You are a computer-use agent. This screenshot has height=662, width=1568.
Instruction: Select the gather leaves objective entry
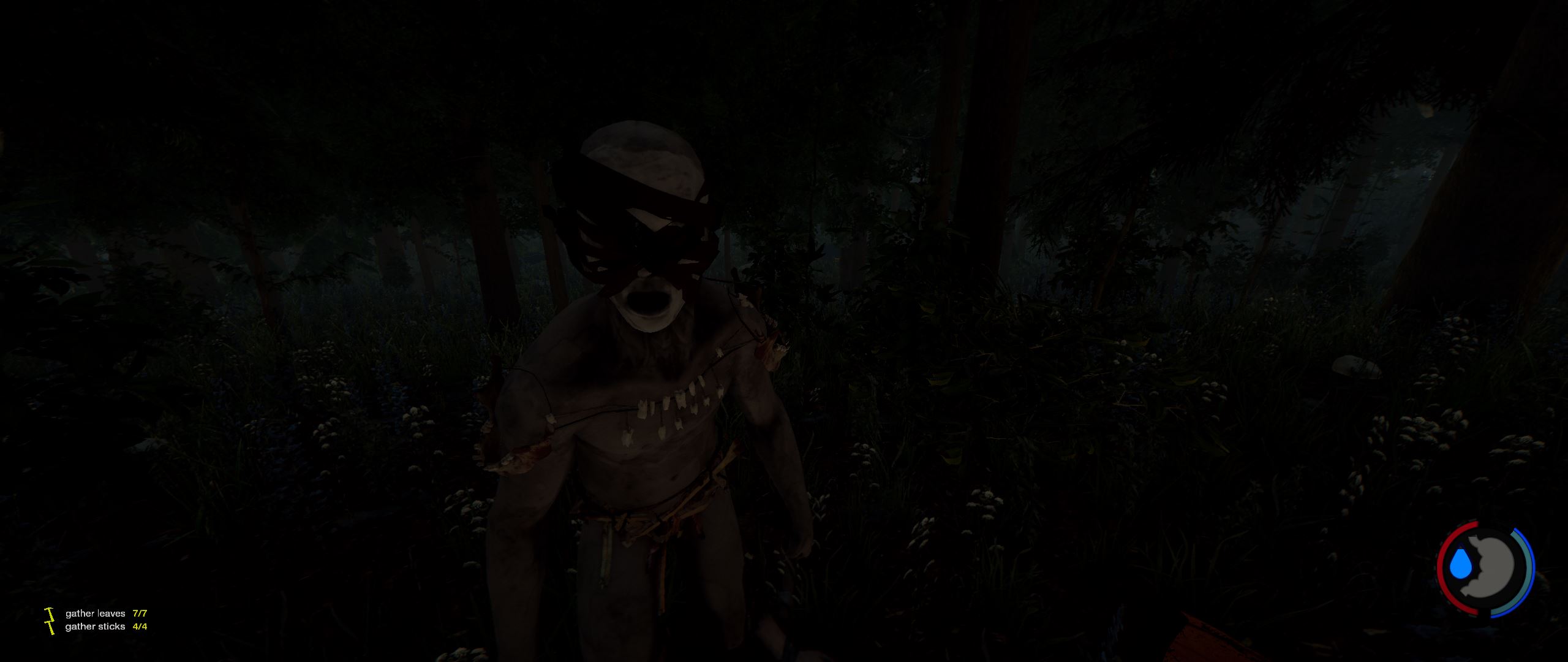pos(96,613)
